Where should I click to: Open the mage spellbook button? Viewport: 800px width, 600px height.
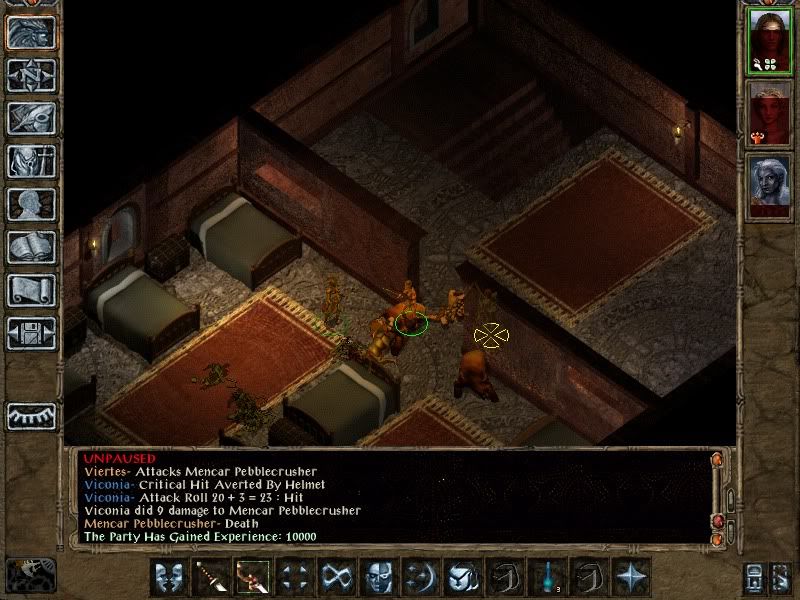click(31, 247)
